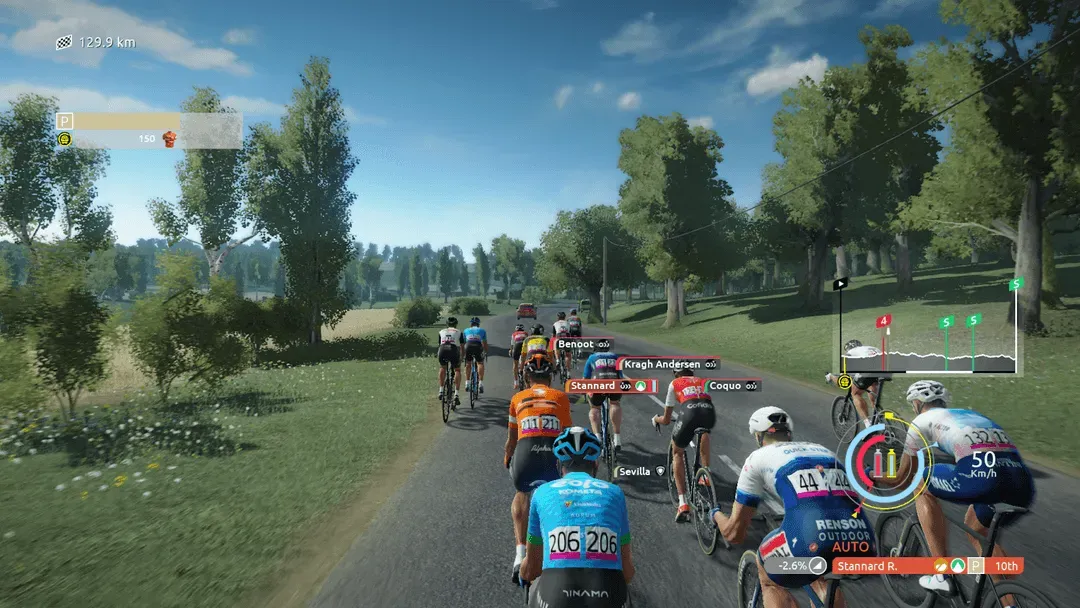Choose the Coquo rider name tag

[733, 386]
